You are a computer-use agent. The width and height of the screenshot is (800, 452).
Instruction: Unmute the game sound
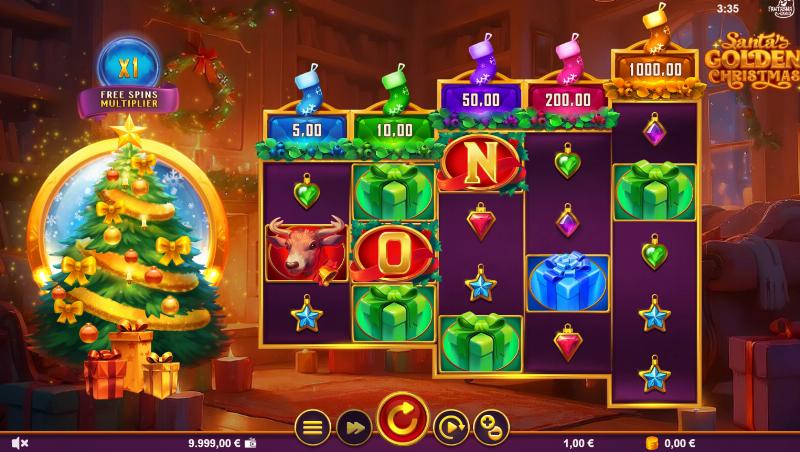coord(19,443)
